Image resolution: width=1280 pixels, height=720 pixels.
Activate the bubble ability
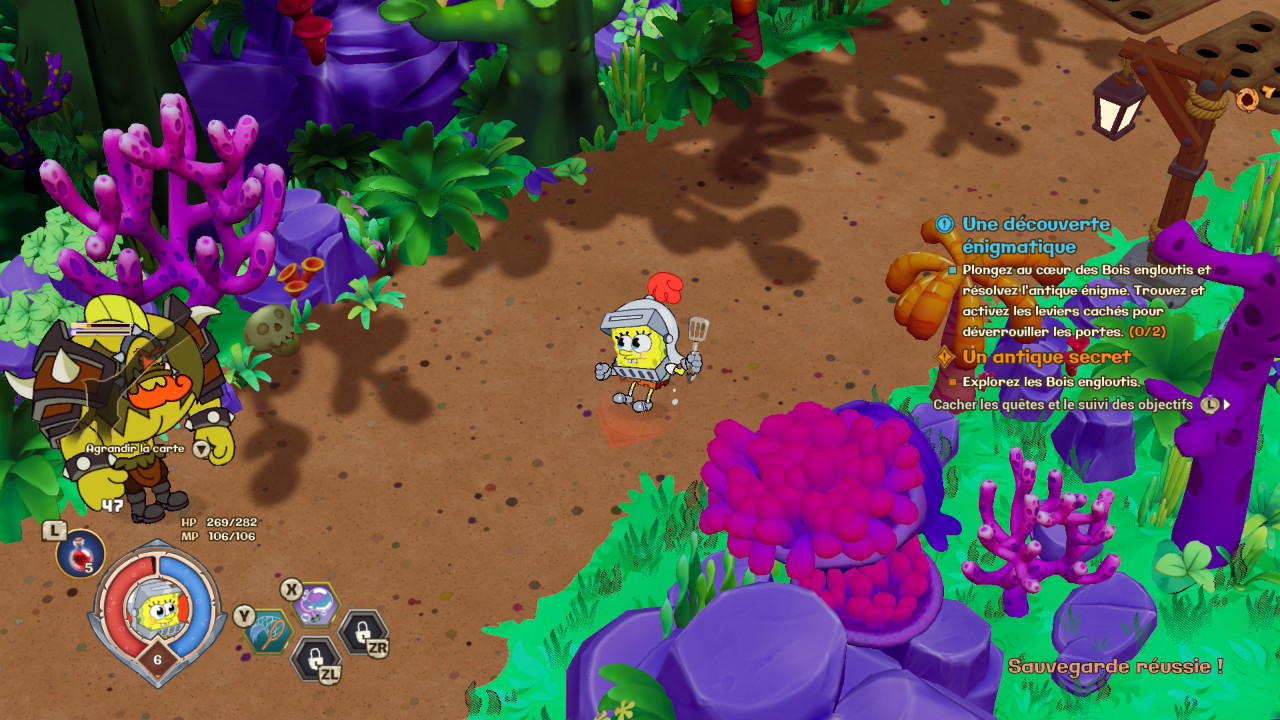316,604
